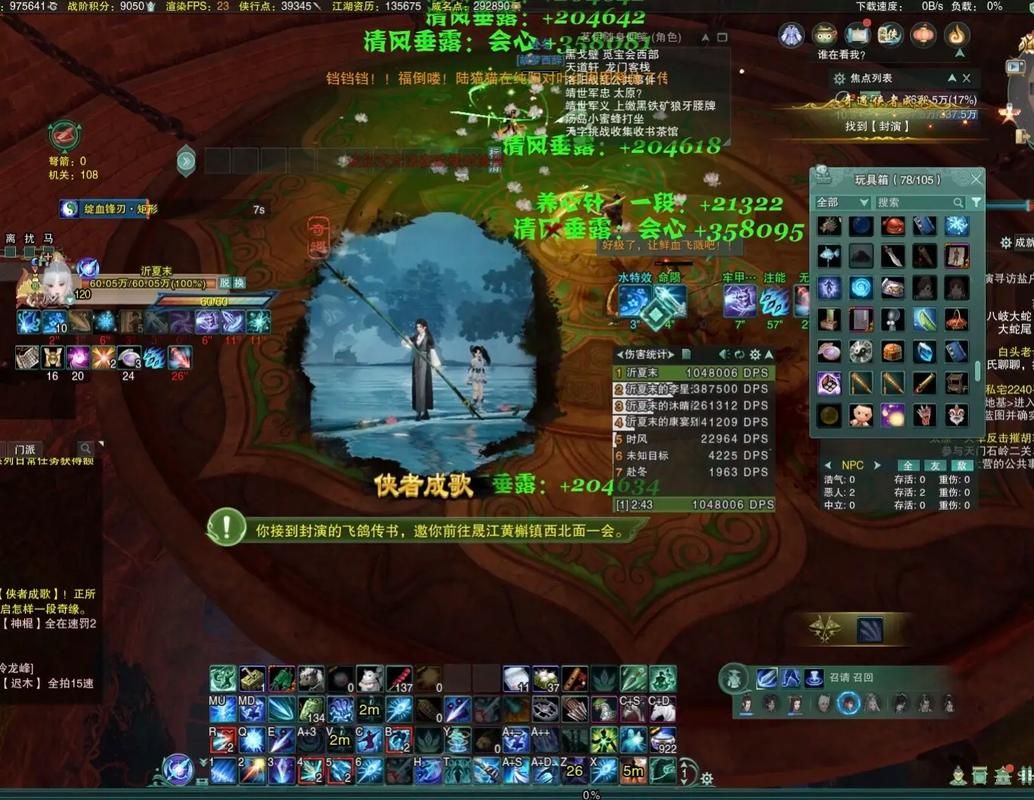Close the 玩具箱 toy box window
Screen dimensions: 1034x800
click(976, 179)
